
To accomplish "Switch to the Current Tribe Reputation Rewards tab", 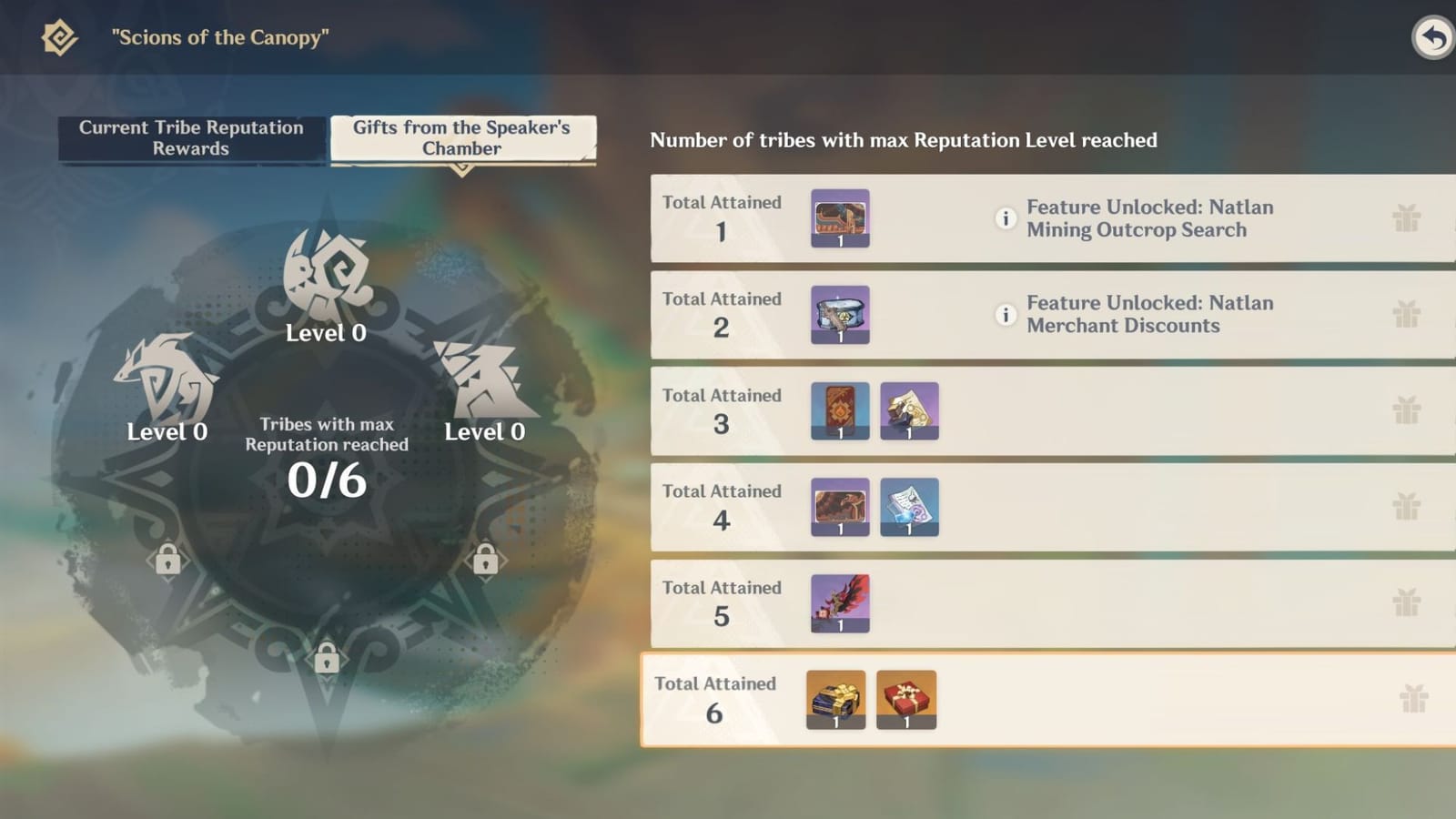I will click(x=190, y=138).
